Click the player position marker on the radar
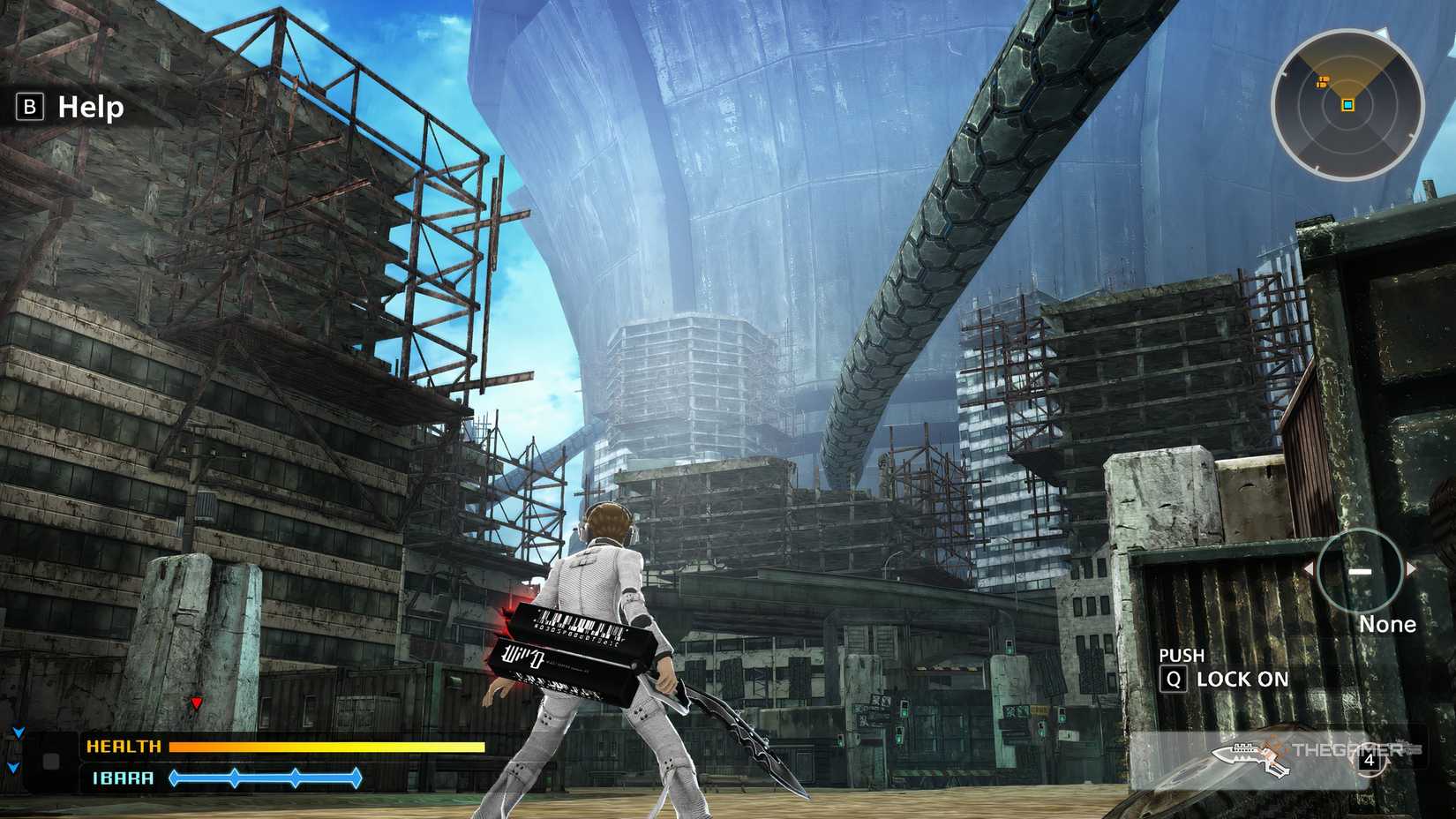Image resolution: width=1456 pixels, height=819 pixels. click(1348, 105)
